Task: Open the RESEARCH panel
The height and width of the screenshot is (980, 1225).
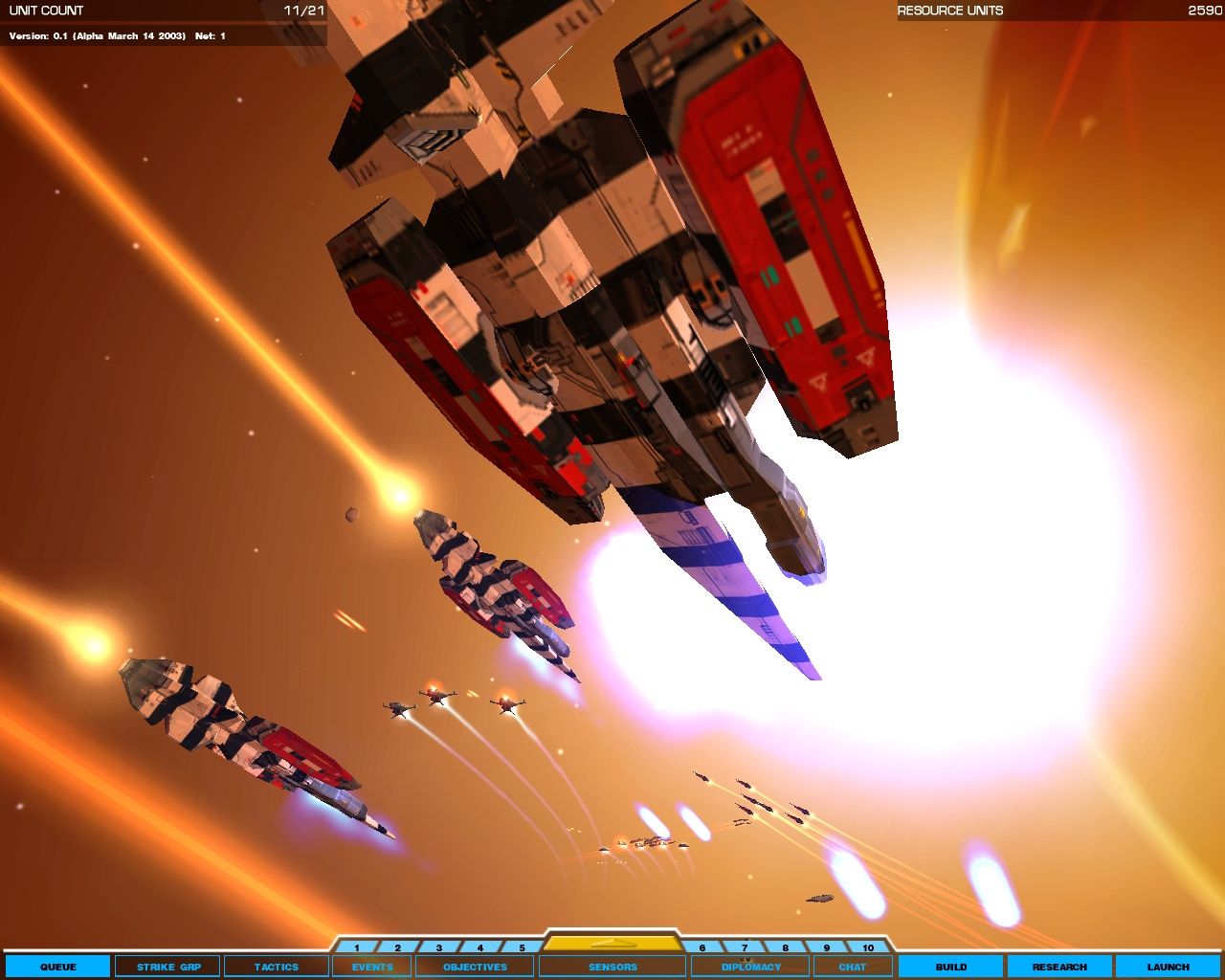Action: tap(1058, 967)
